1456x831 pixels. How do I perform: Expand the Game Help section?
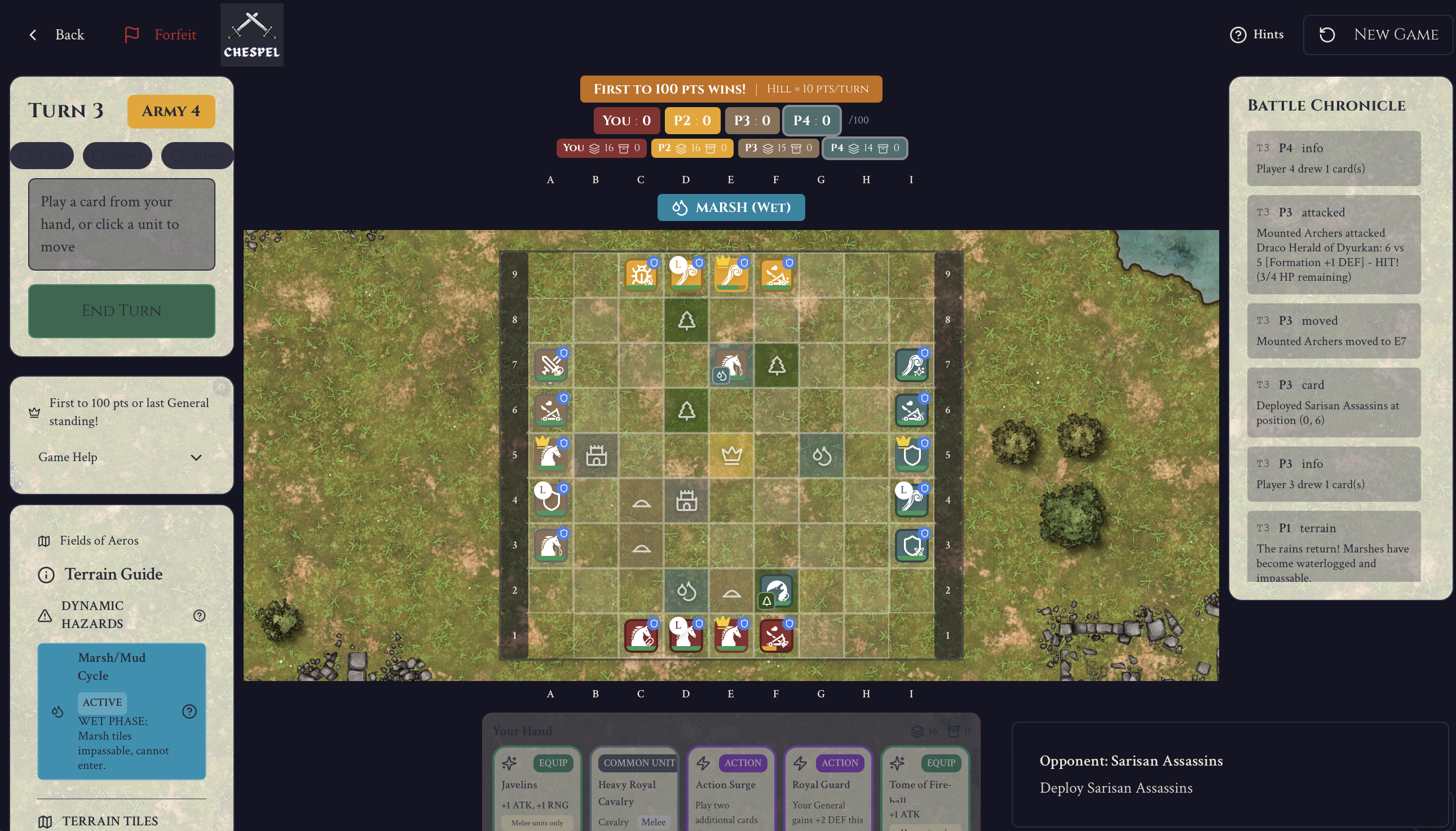coord(196,457)
